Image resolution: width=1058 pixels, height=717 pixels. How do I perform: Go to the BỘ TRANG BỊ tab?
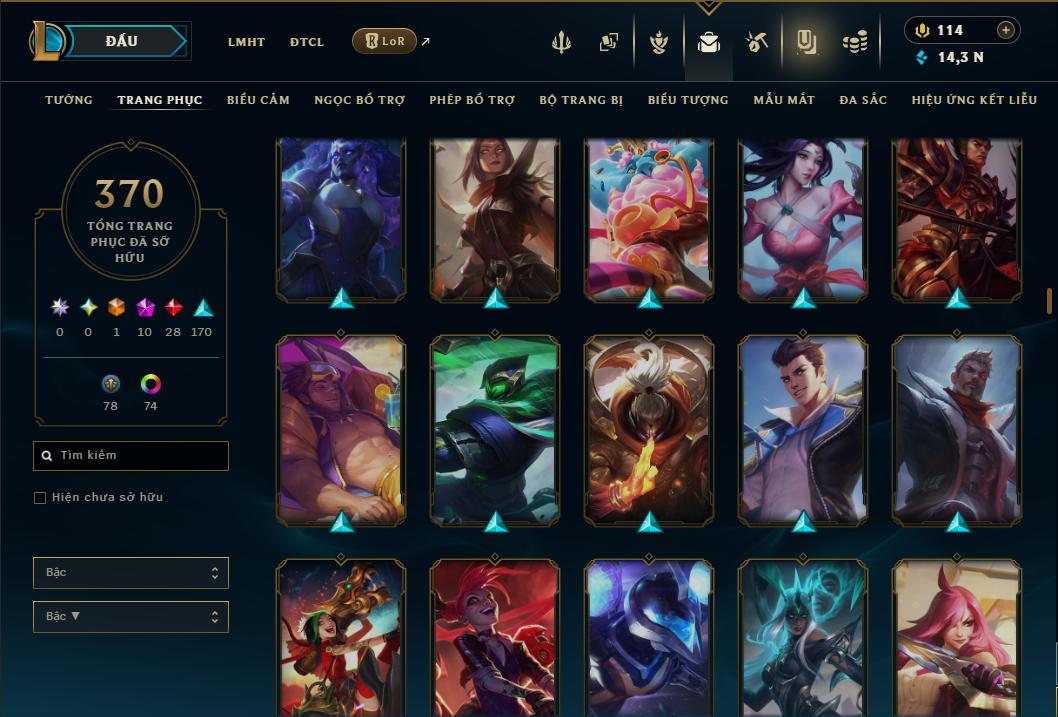581,100
